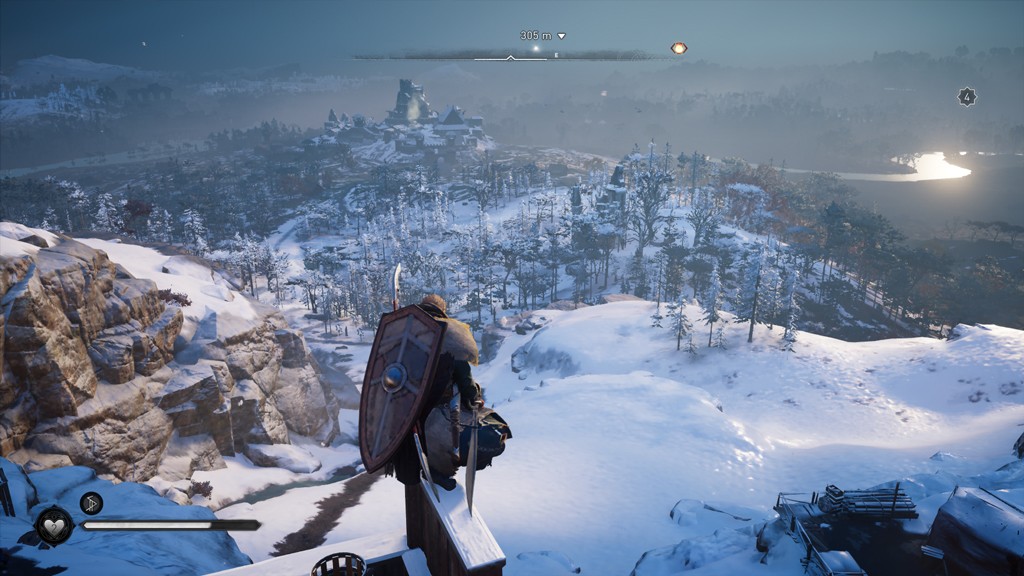Image resolution: width=1024 pixels, height=576 pixels.
Task: Activate the rune ability icon above the health bar
Action: [x=91, y=503]
